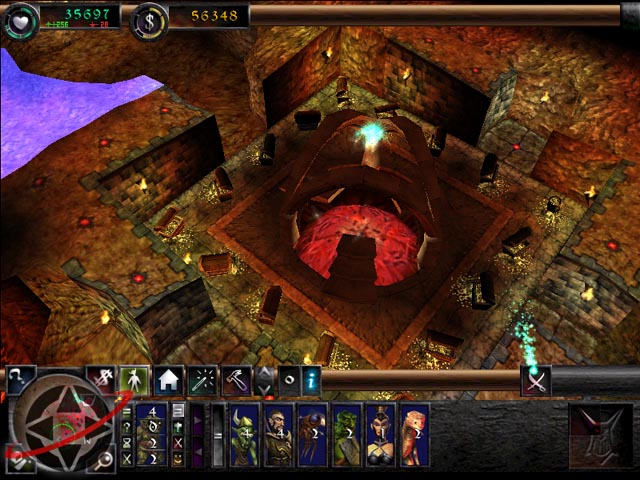This screenshot has width=640, height=480.
Task: Click the heart dungeon health icon
Action: pyautogui.click(x=19, y=19)
